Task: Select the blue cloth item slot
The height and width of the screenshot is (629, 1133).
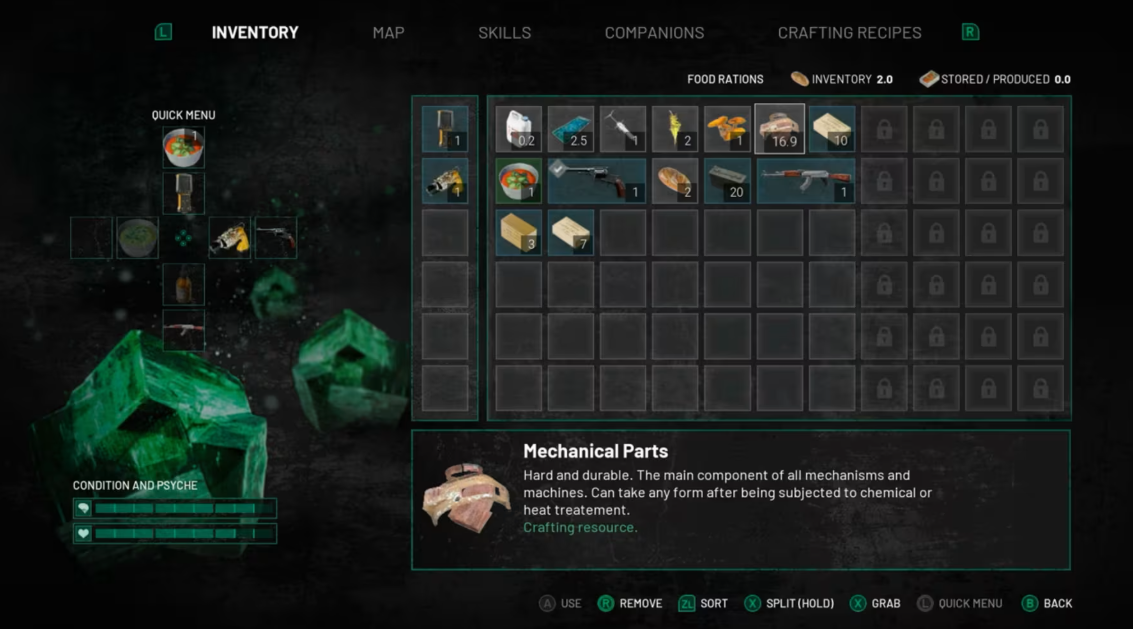Action: point(571,129)
